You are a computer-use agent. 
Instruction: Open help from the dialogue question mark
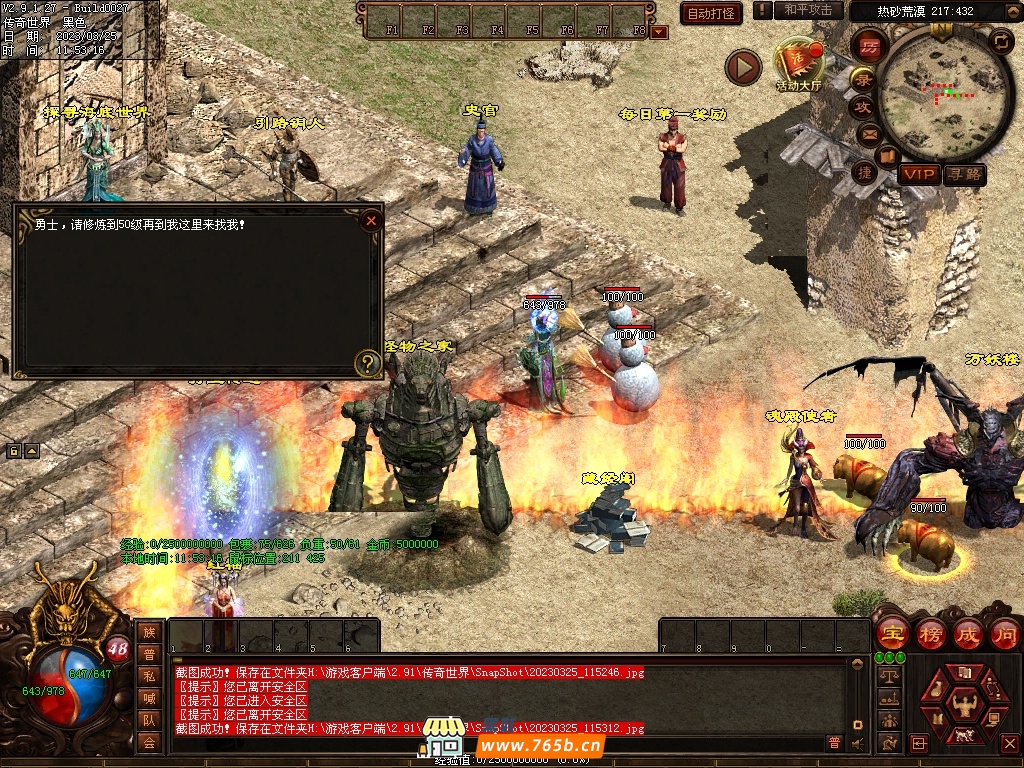pos(368,362)
